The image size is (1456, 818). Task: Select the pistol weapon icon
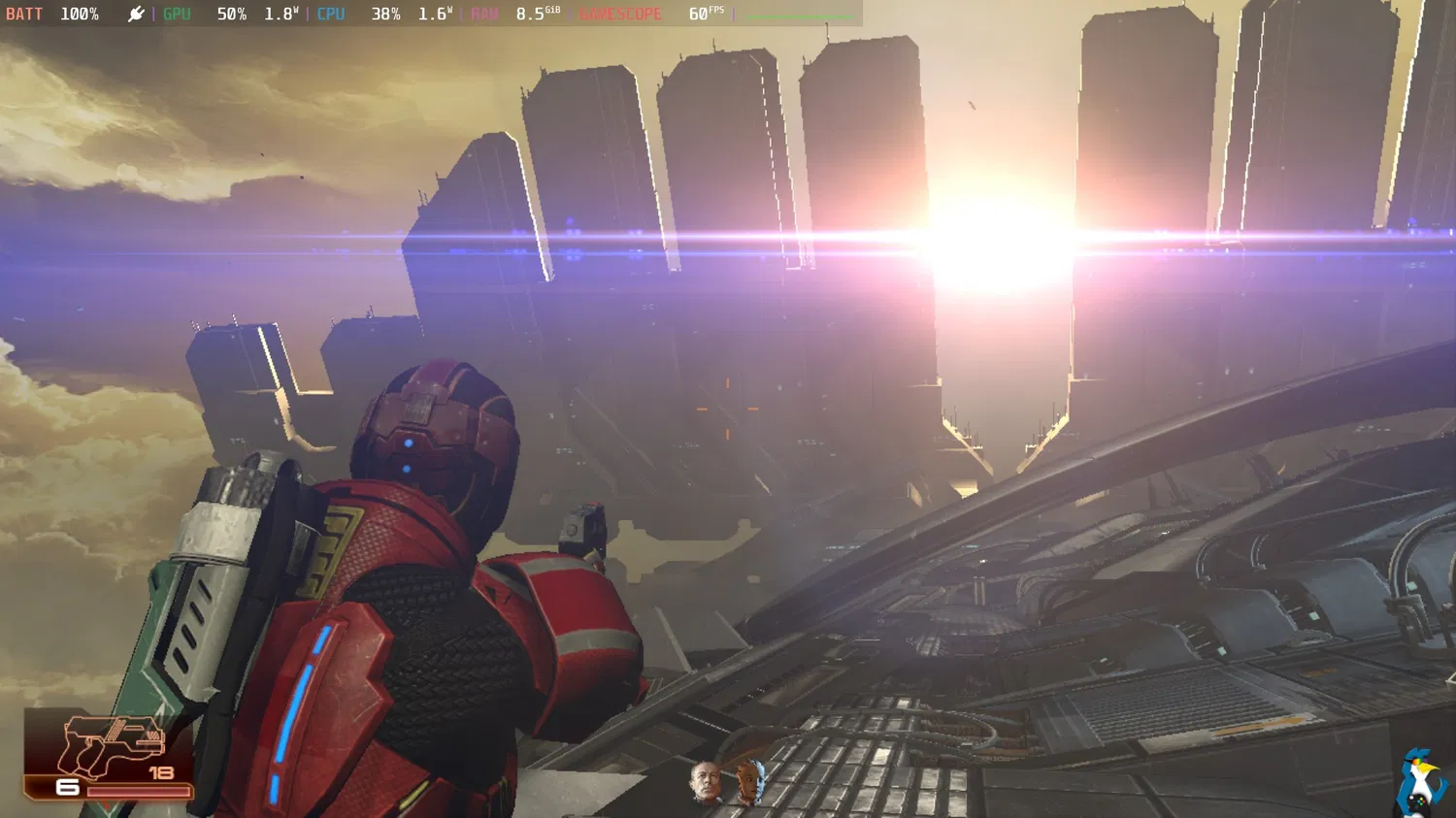[112, 746]
